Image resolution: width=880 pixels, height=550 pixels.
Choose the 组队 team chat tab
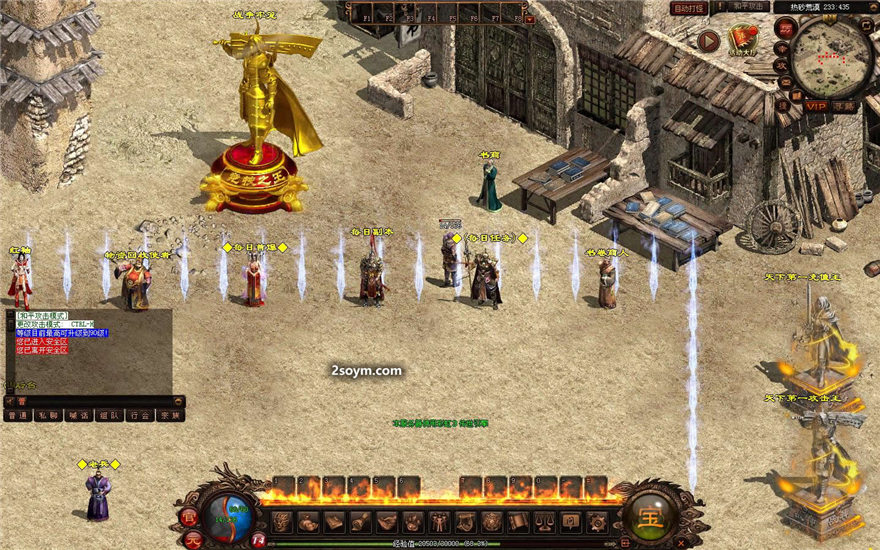pos(108,414)
